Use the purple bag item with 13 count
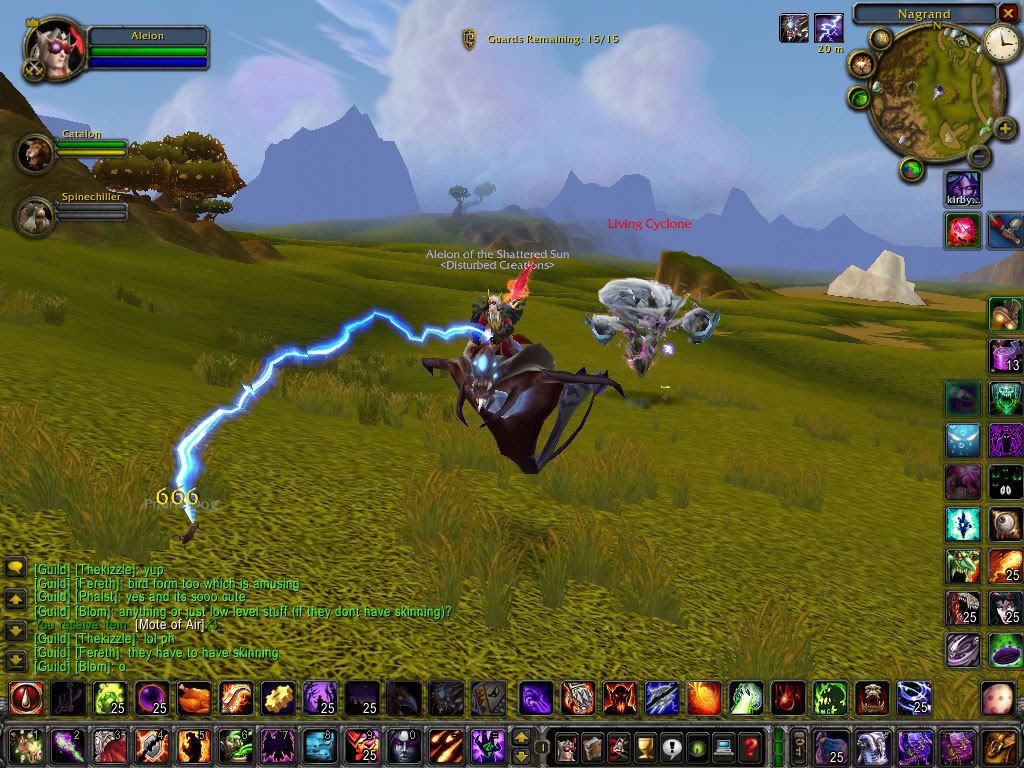This screenshot has width=1024, height=768. 1005,355
